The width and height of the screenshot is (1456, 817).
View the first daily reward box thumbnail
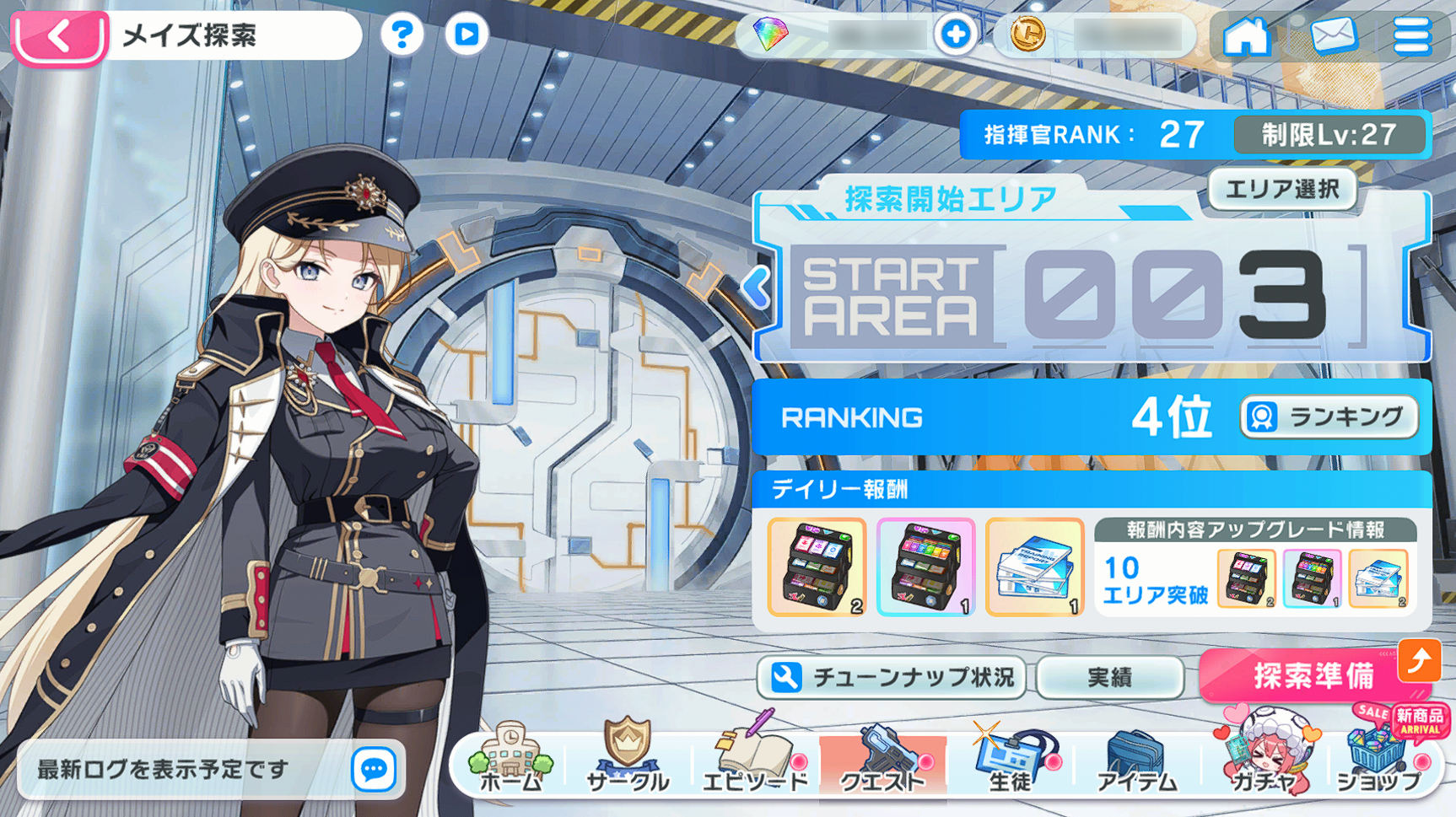[x=815, y=567]
